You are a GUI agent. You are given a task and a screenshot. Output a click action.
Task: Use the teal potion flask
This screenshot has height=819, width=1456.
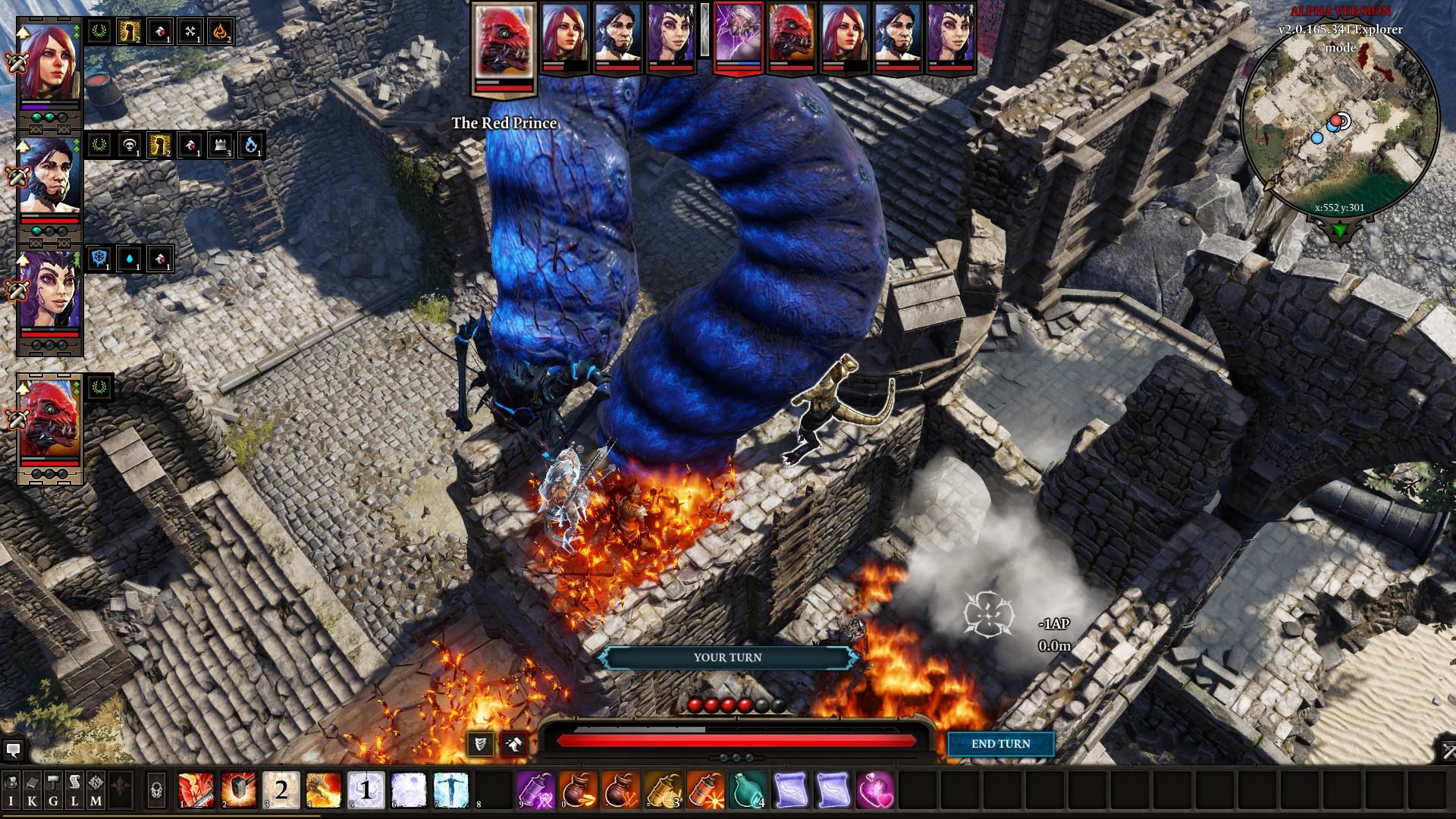(748, 790)
